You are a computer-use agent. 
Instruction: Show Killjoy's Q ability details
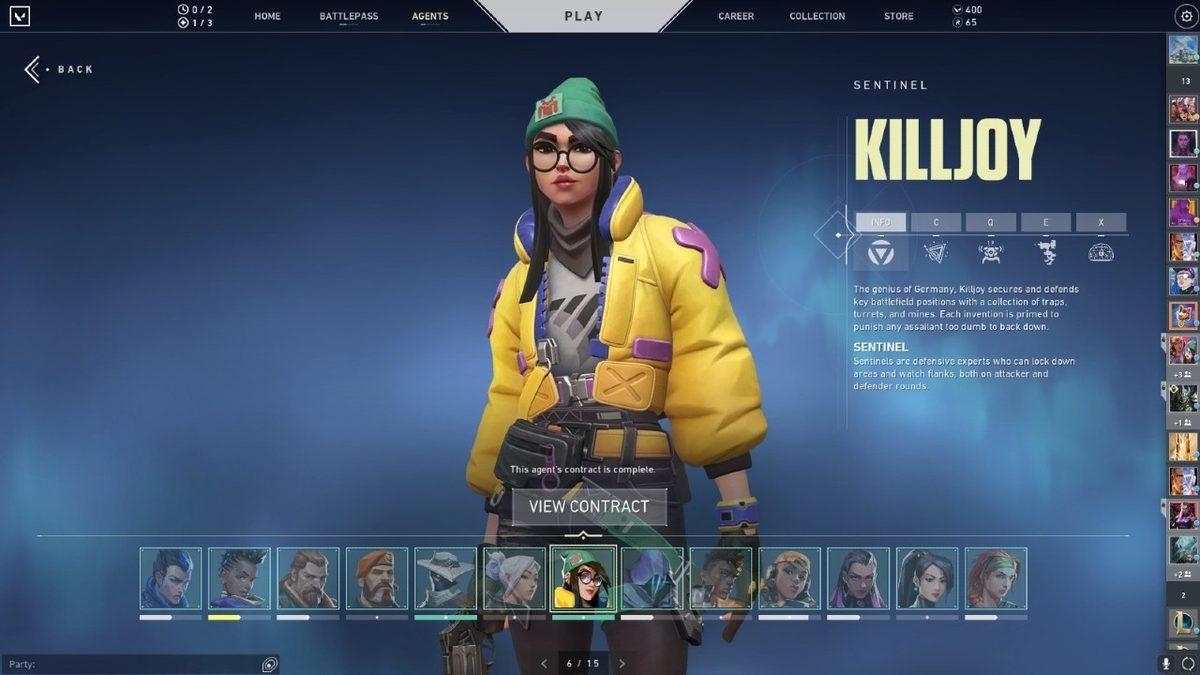click(991, 223)
